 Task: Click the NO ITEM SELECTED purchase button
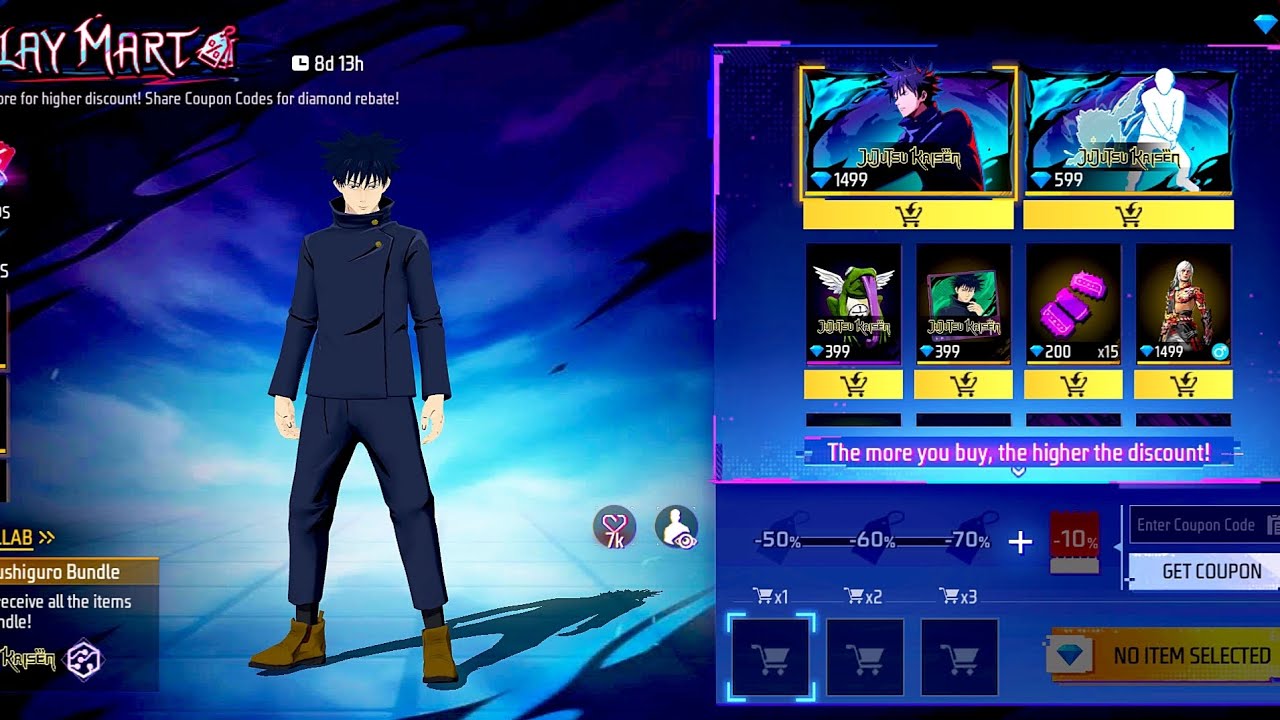[x=1165, y=656]
